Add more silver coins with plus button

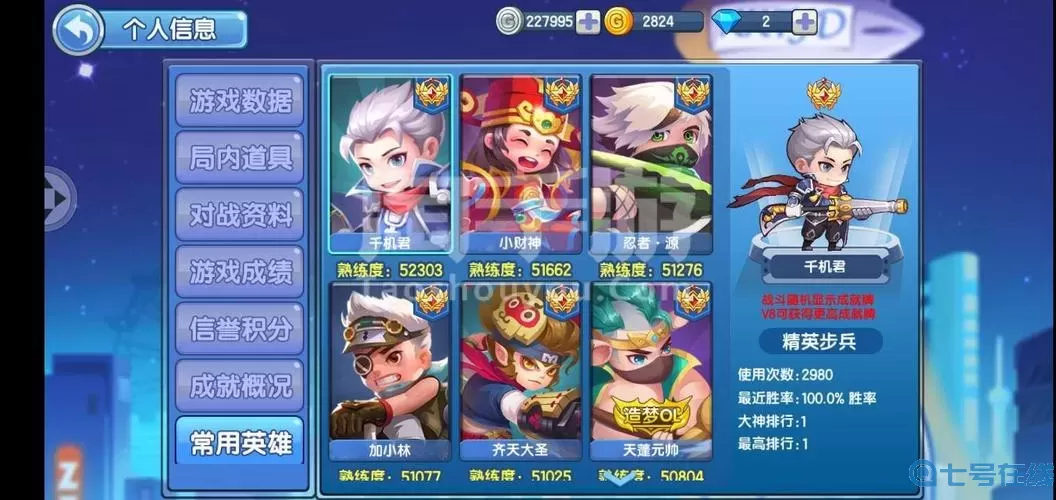[x=588, y=21]
